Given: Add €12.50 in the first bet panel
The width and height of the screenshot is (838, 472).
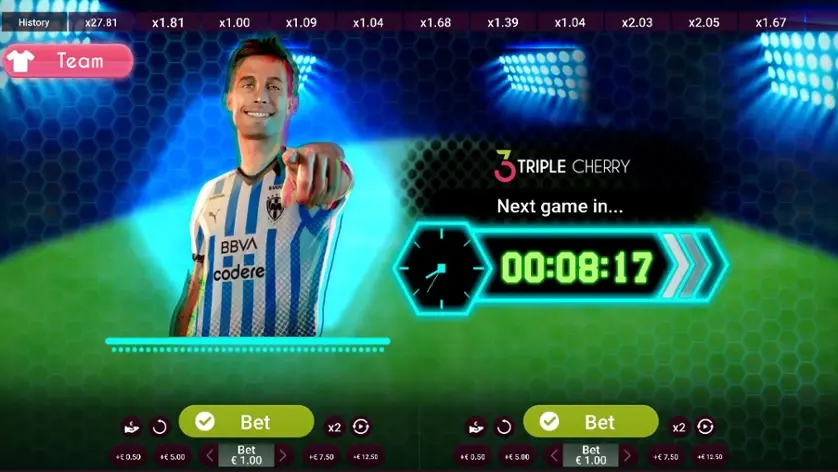Looking at the screenshot, I should 366,457.
